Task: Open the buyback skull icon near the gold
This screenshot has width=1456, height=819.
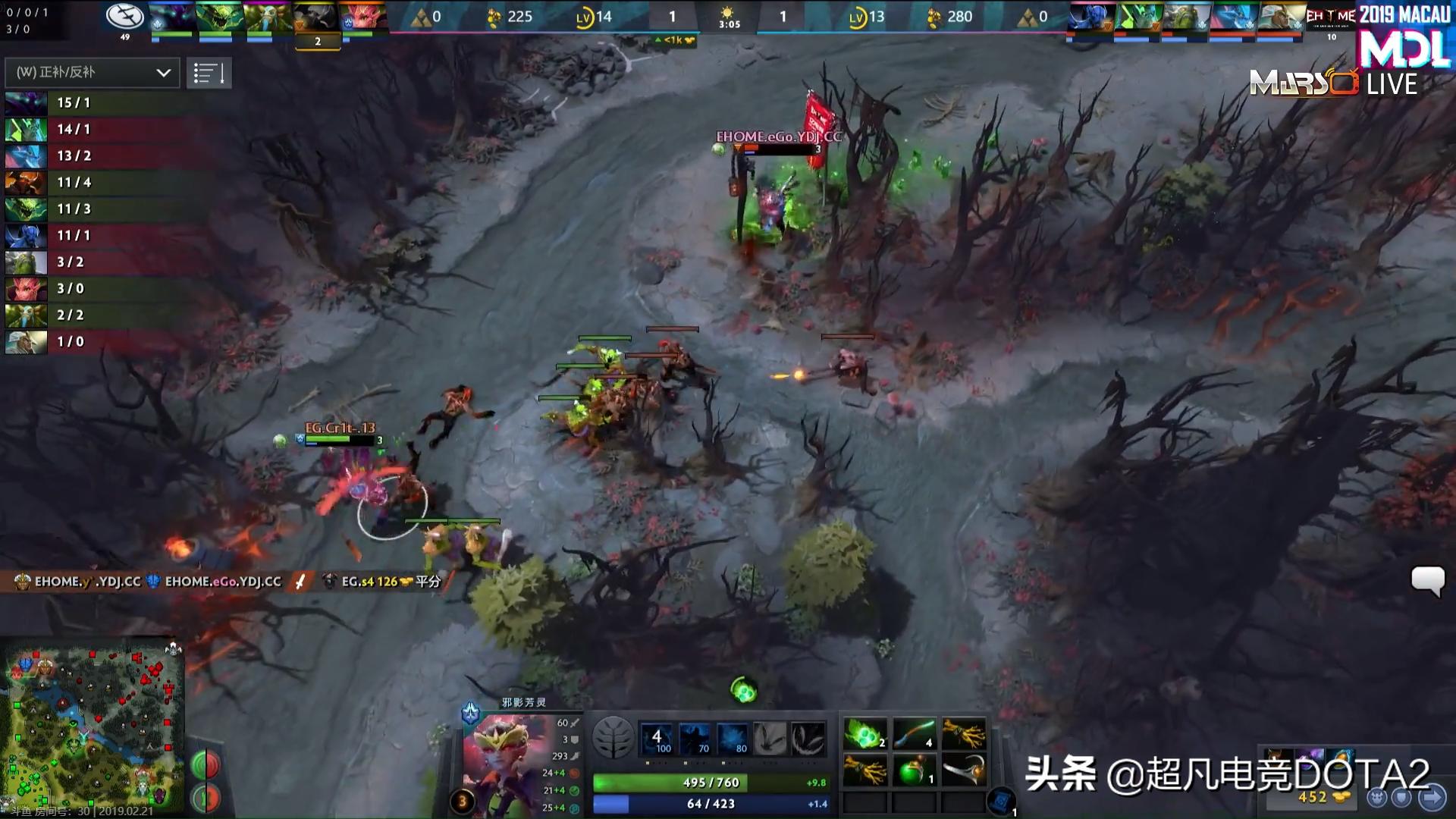Action: pos(1376,799)
